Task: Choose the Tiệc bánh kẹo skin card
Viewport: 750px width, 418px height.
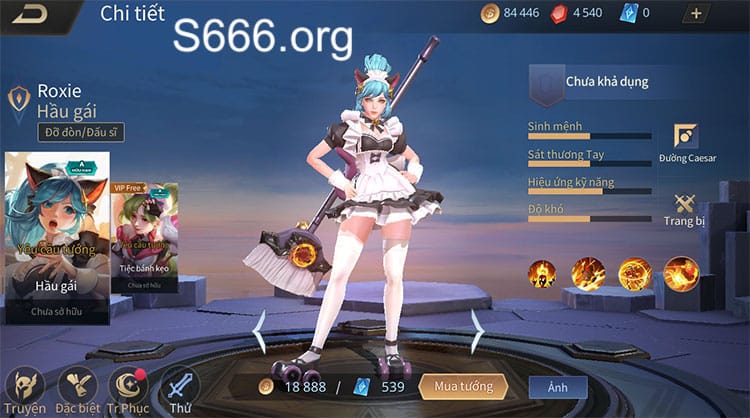Action: tap(145, 238)
